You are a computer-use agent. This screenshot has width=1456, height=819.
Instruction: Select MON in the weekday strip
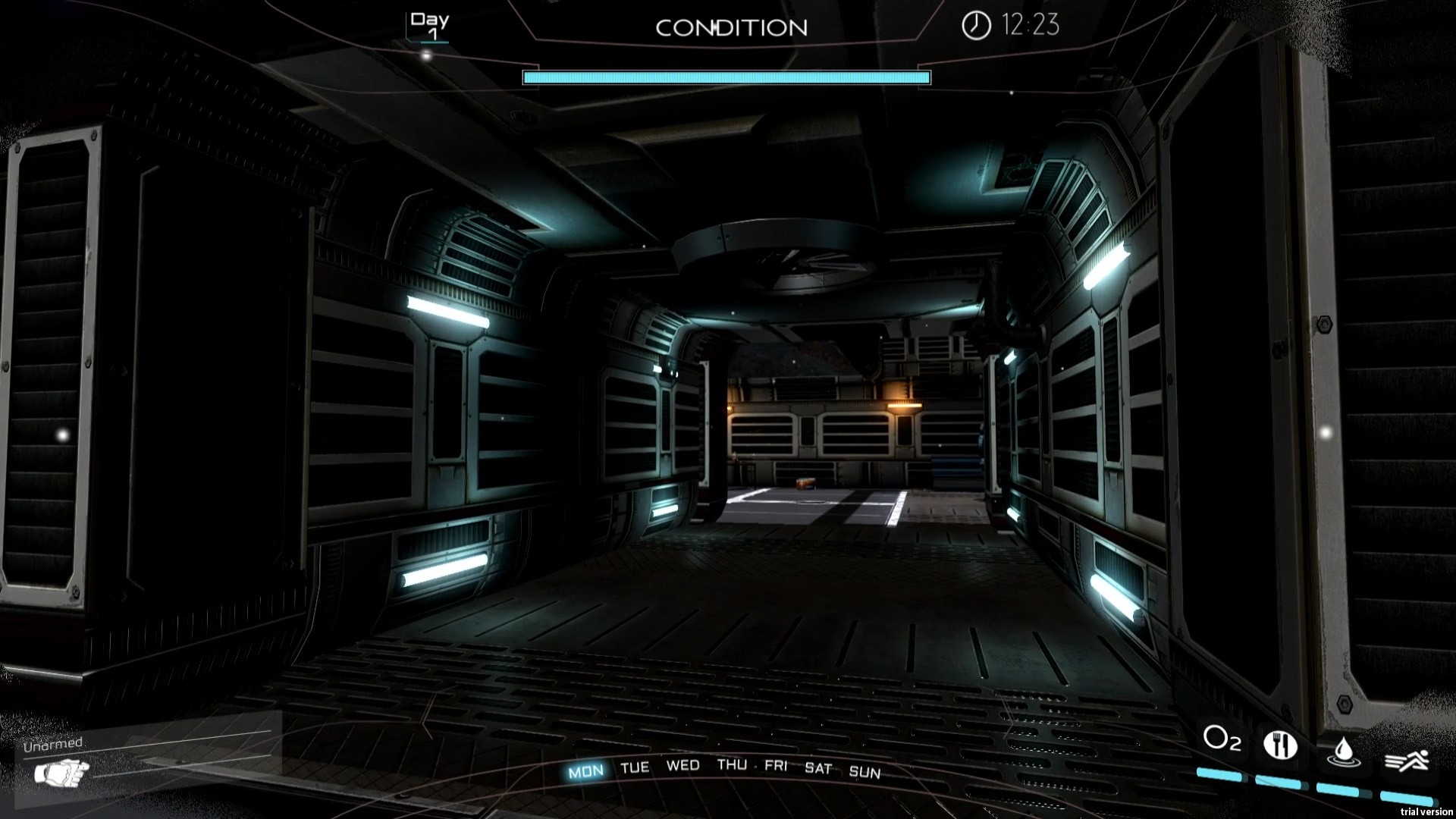[585, 772]
